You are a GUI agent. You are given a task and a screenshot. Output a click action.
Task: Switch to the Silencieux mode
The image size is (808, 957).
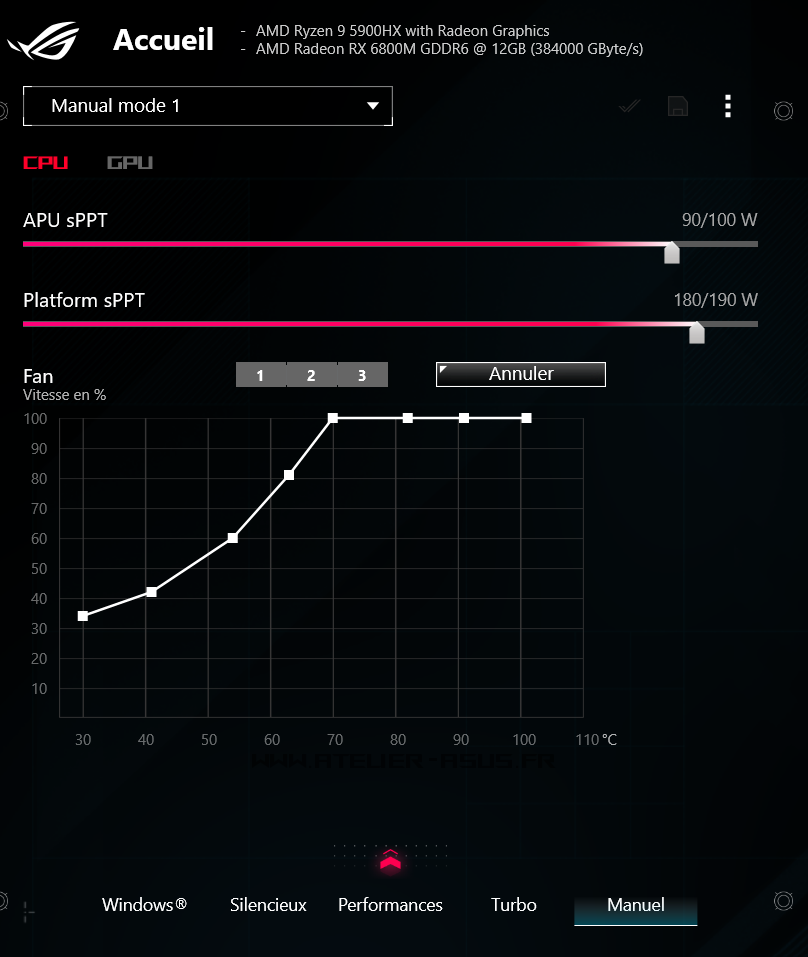click(x=268, y=905)
